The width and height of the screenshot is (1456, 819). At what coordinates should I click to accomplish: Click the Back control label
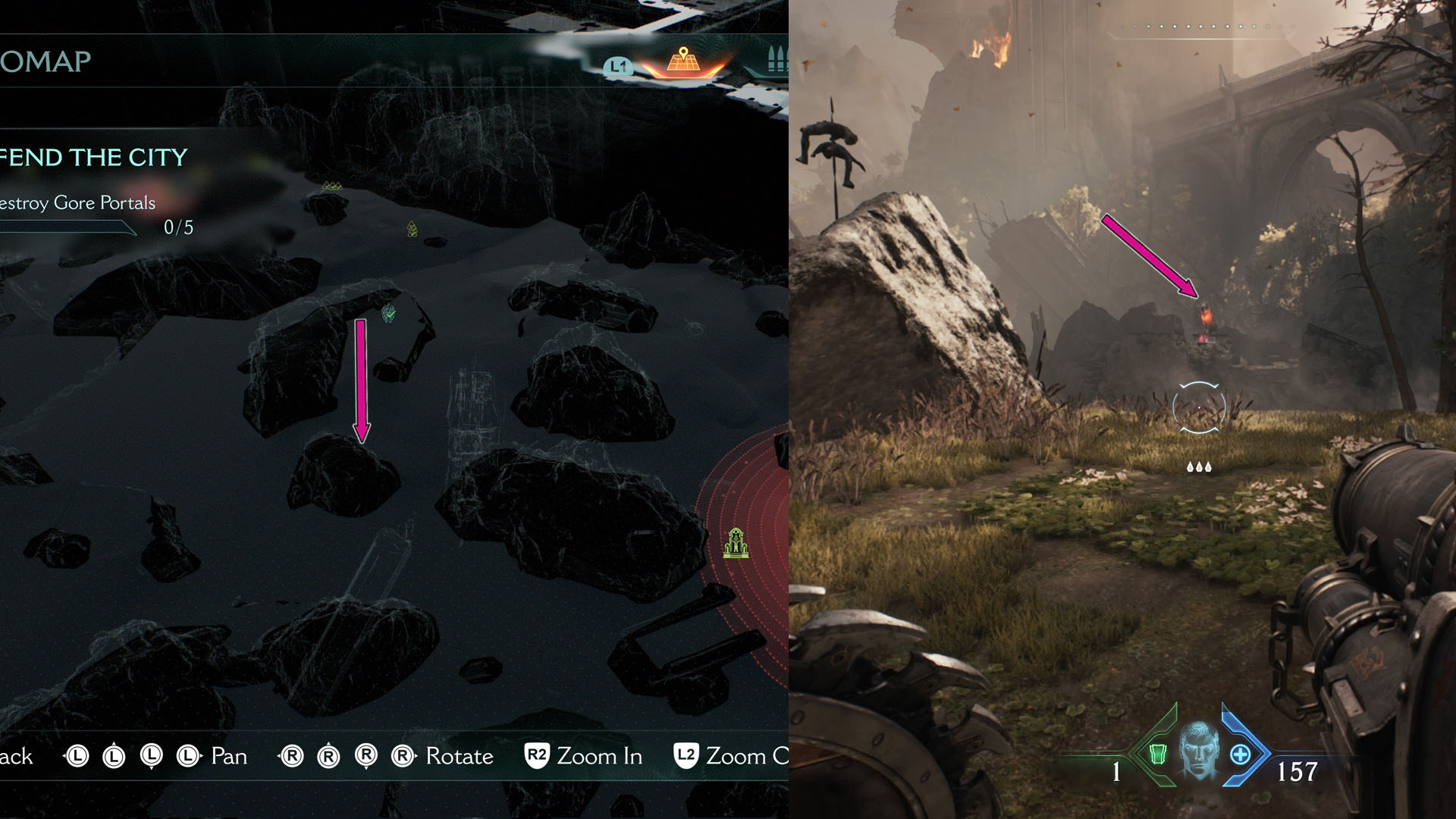pyautogui.click(x=17, y=756)
